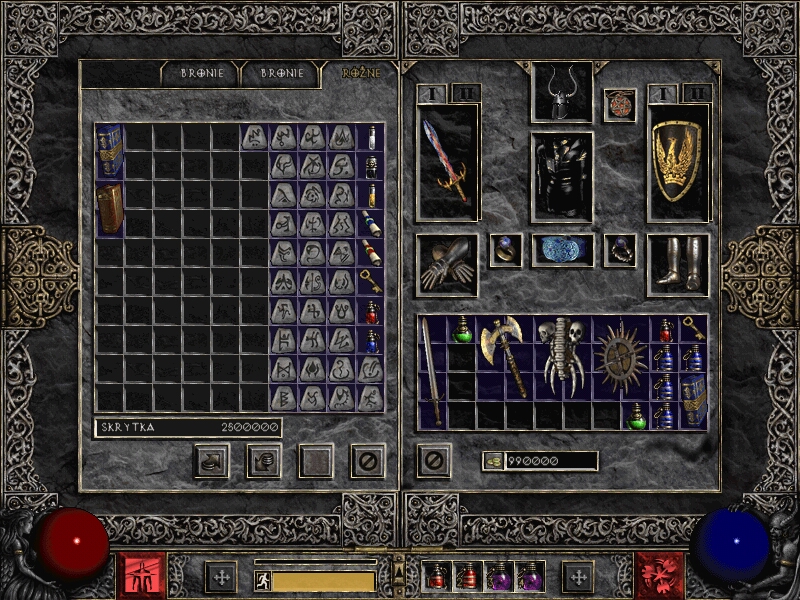The image size is (800, 600).
Task: Click the inventory gold coin button
Action: pos(492,461)
